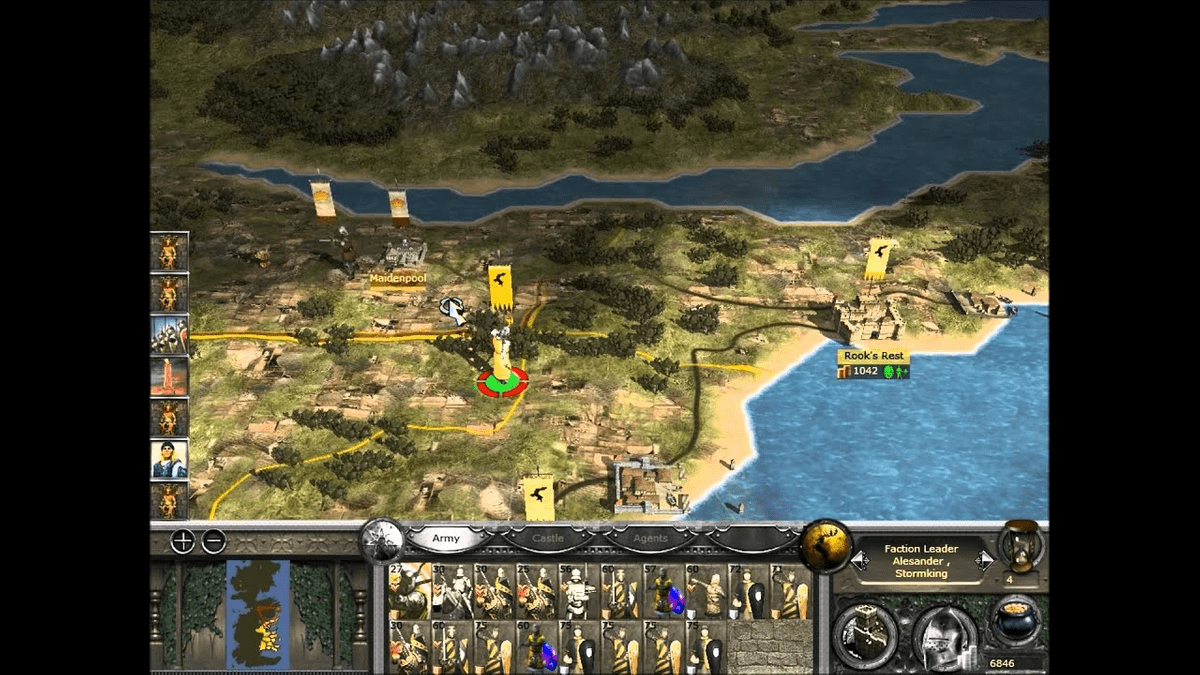Viewport: 1200px width, 675px height.
Task: Zoom out the minimap with minus button
Action: pos(214,542)
